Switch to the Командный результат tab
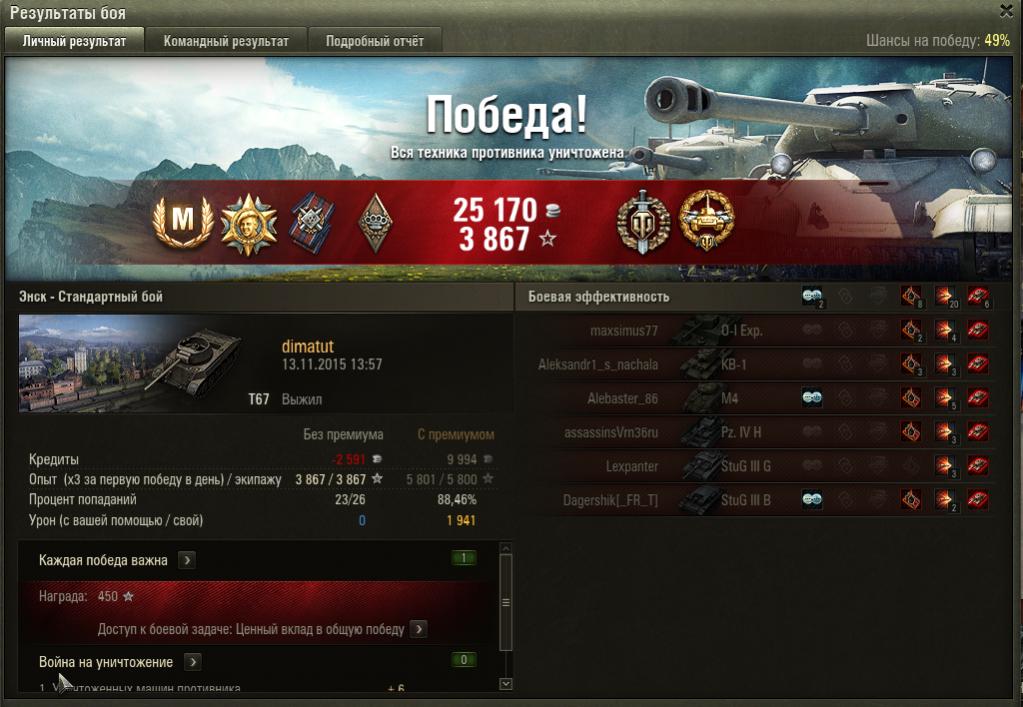This screenshot has height=707, width=1023. (226, 41)
